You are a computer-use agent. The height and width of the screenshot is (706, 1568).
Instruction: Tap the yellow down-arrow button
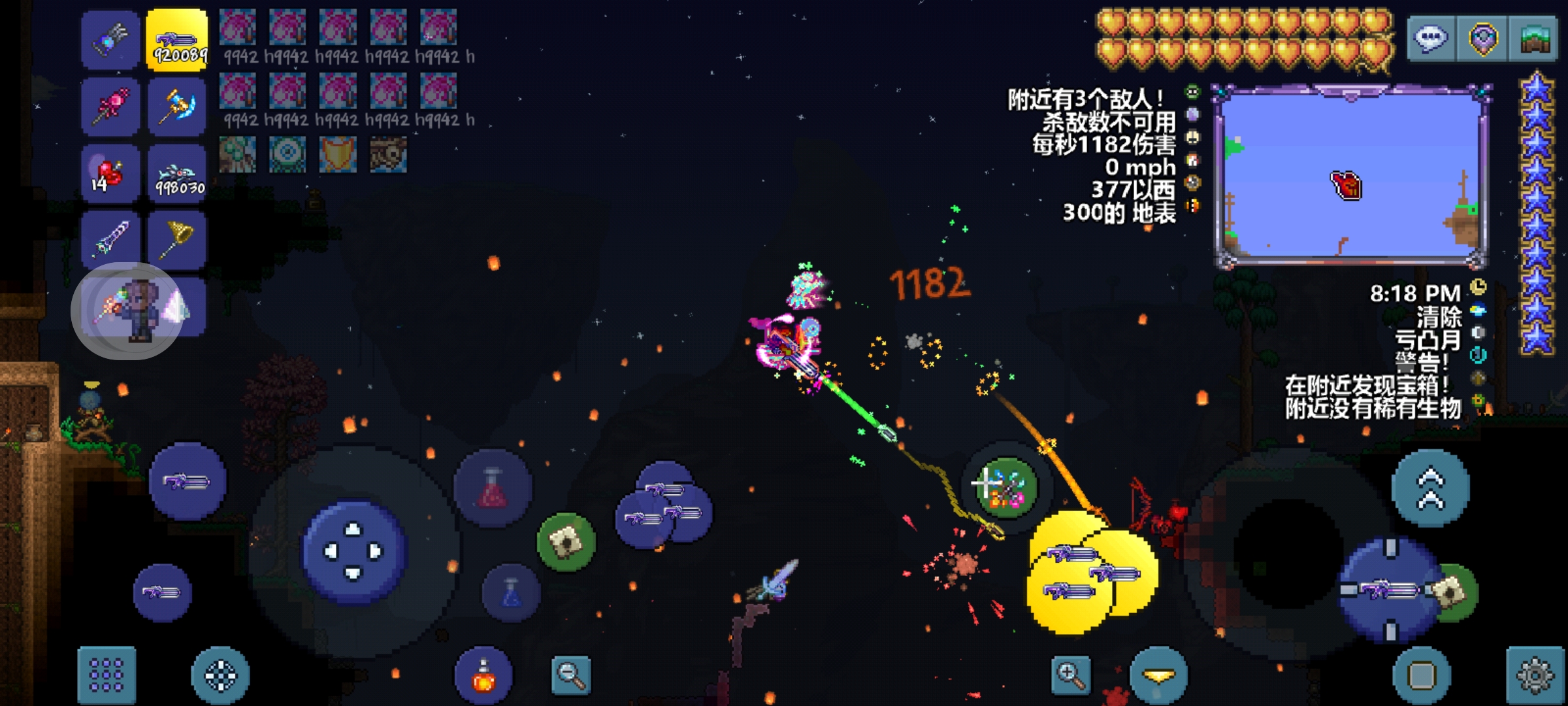pyautogui.click(x=1158, y=675)
